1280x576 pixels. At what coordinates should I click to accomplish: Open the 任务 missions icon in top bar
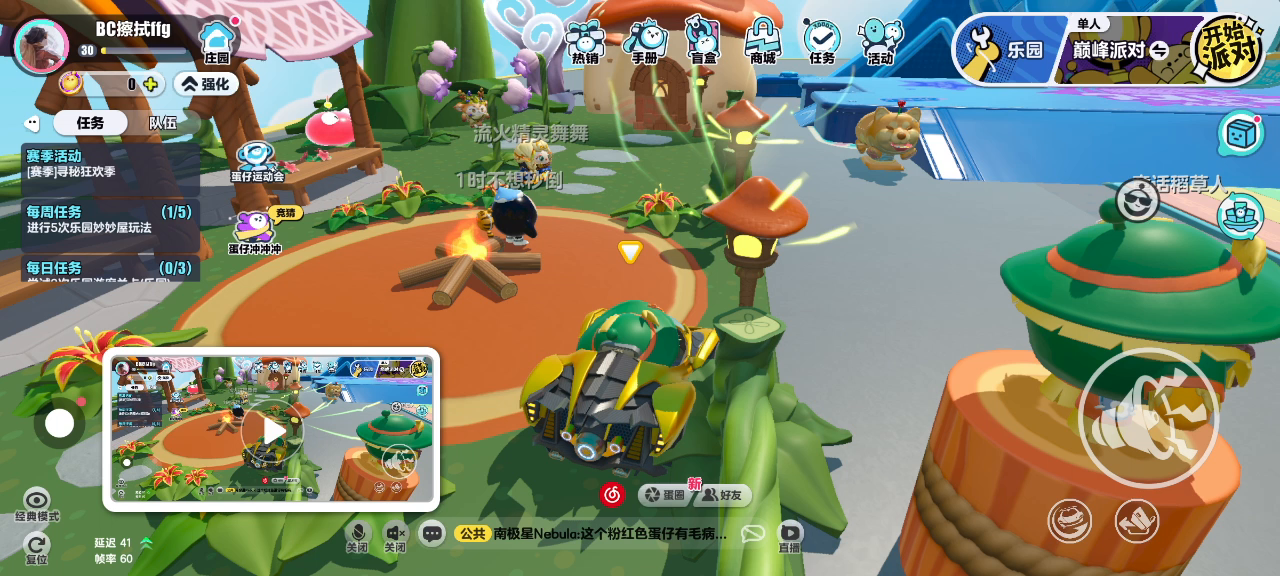click(x=822, y=42)
